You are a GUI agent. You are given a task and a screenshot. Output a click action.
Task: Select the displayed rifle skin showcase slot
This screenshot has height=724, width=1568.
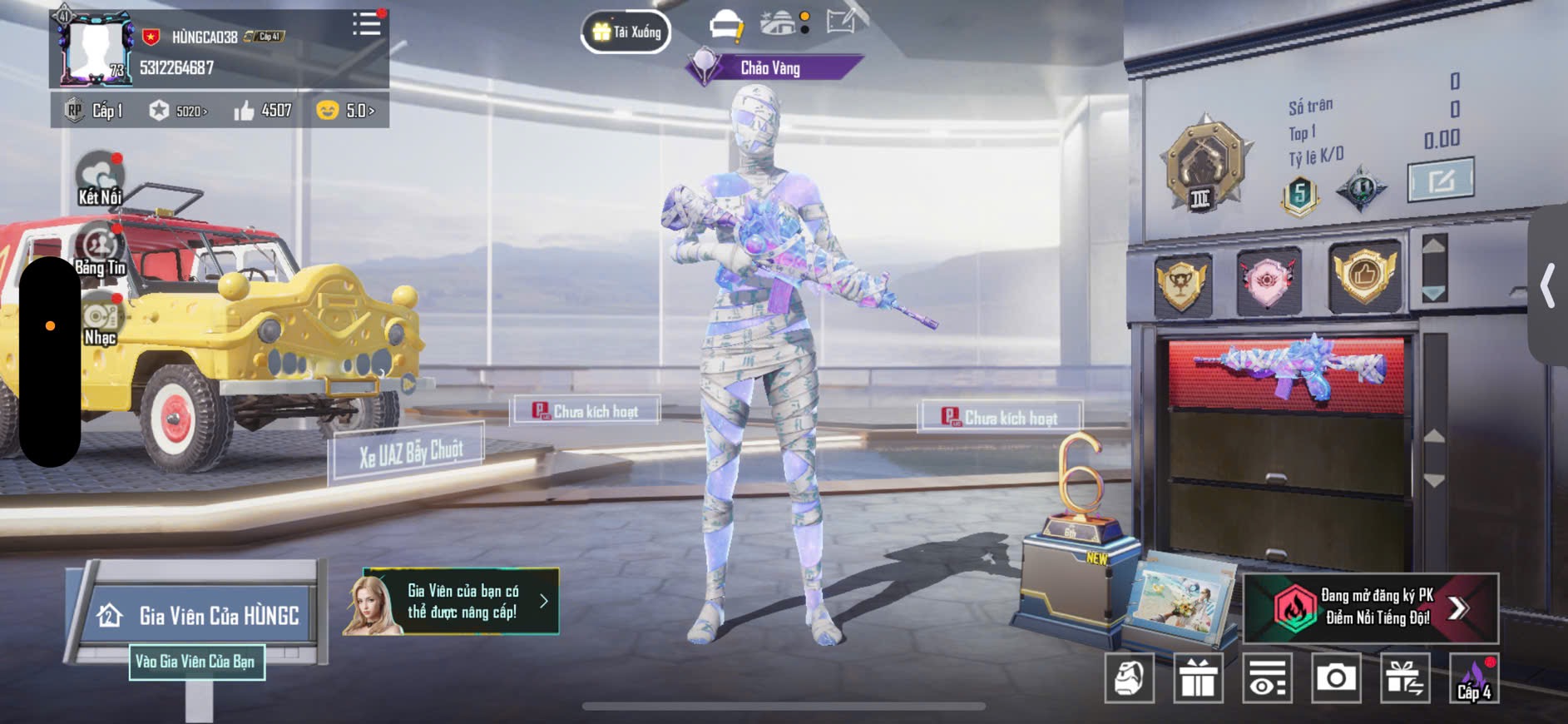tap(1286, 374)
